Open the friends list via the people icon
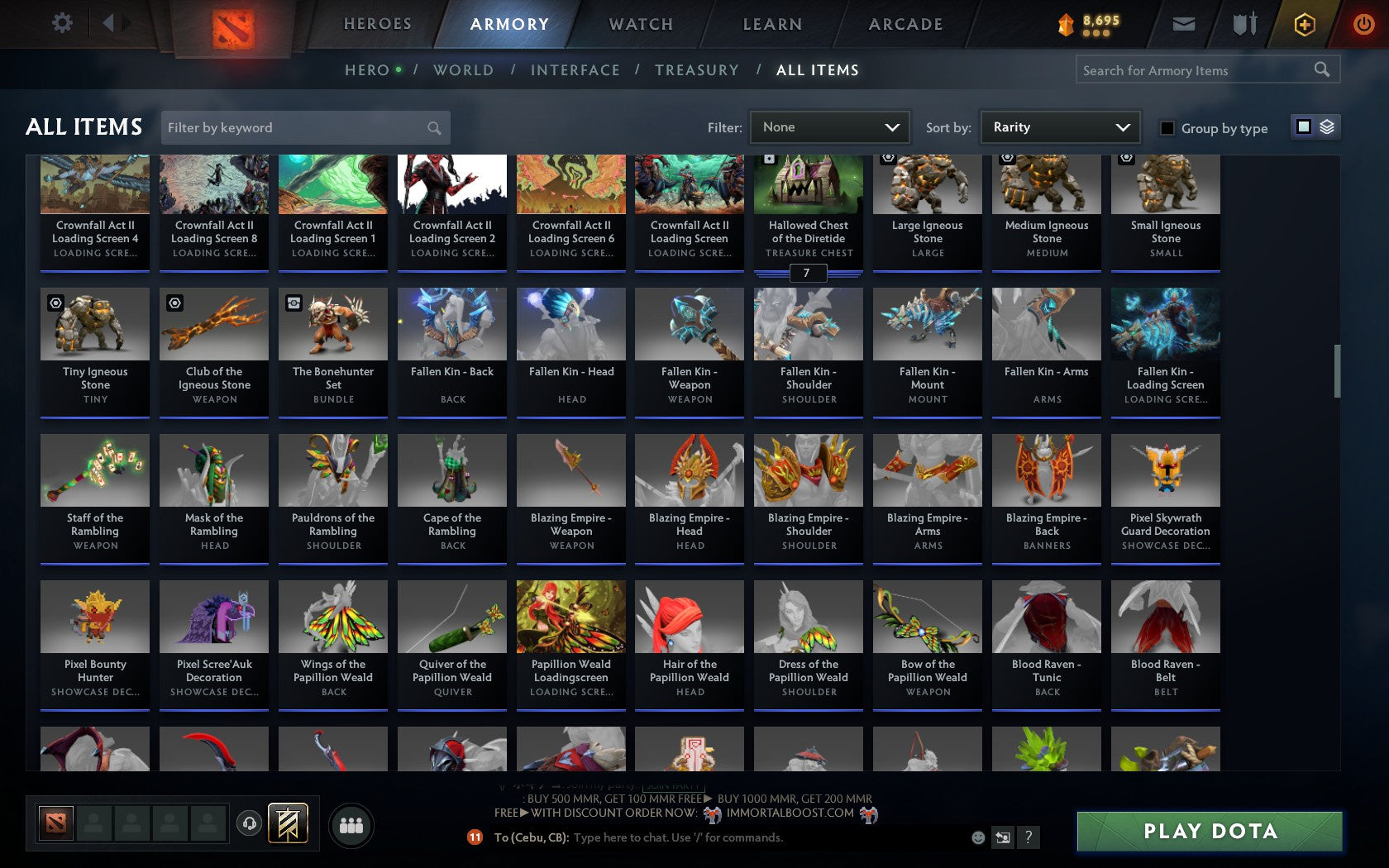The height and width of the screenshot is (868, 1389). (351, 823)
